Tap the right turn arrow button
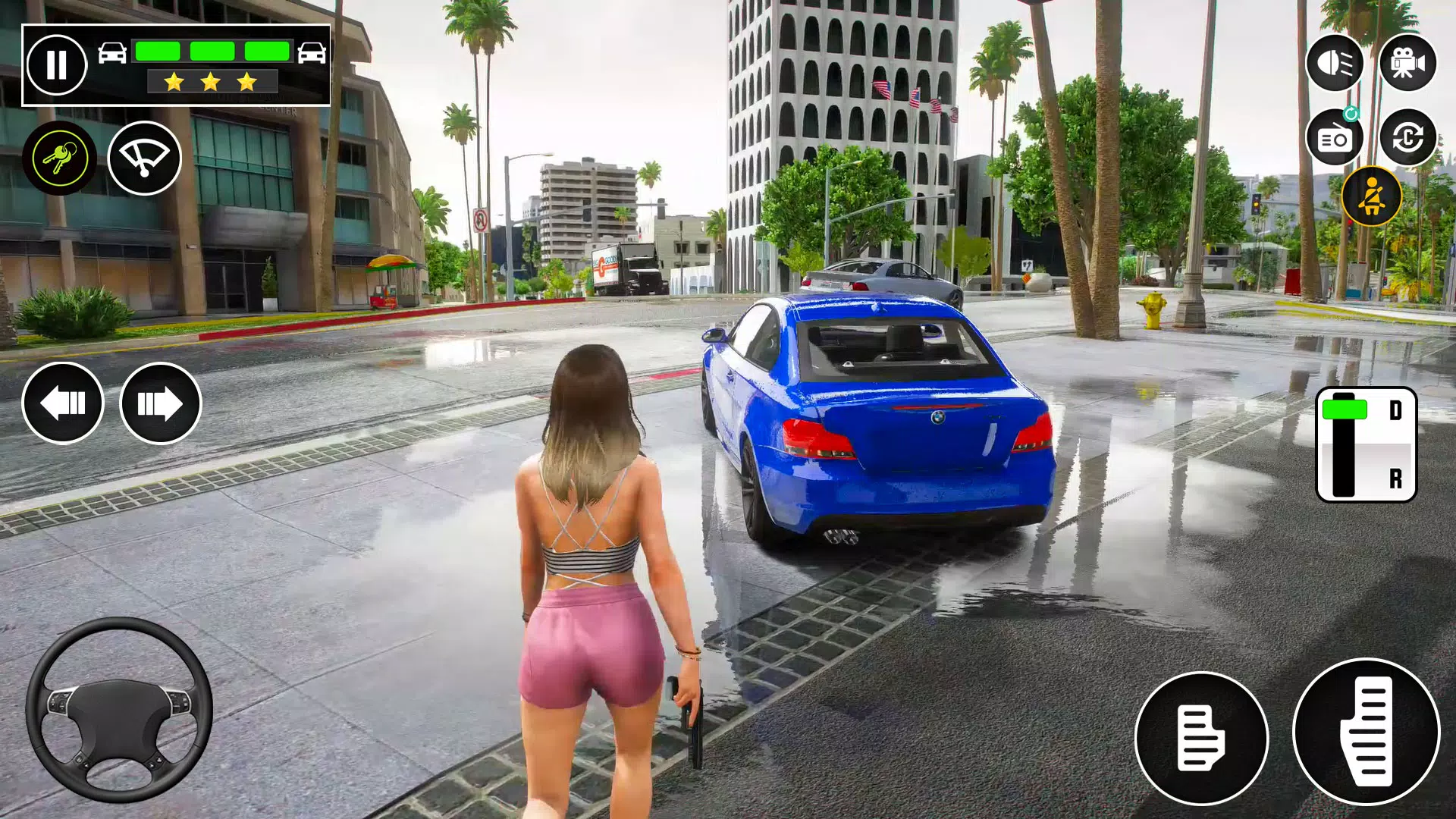This screenshot has height=819, width=1456. [159, 403]
